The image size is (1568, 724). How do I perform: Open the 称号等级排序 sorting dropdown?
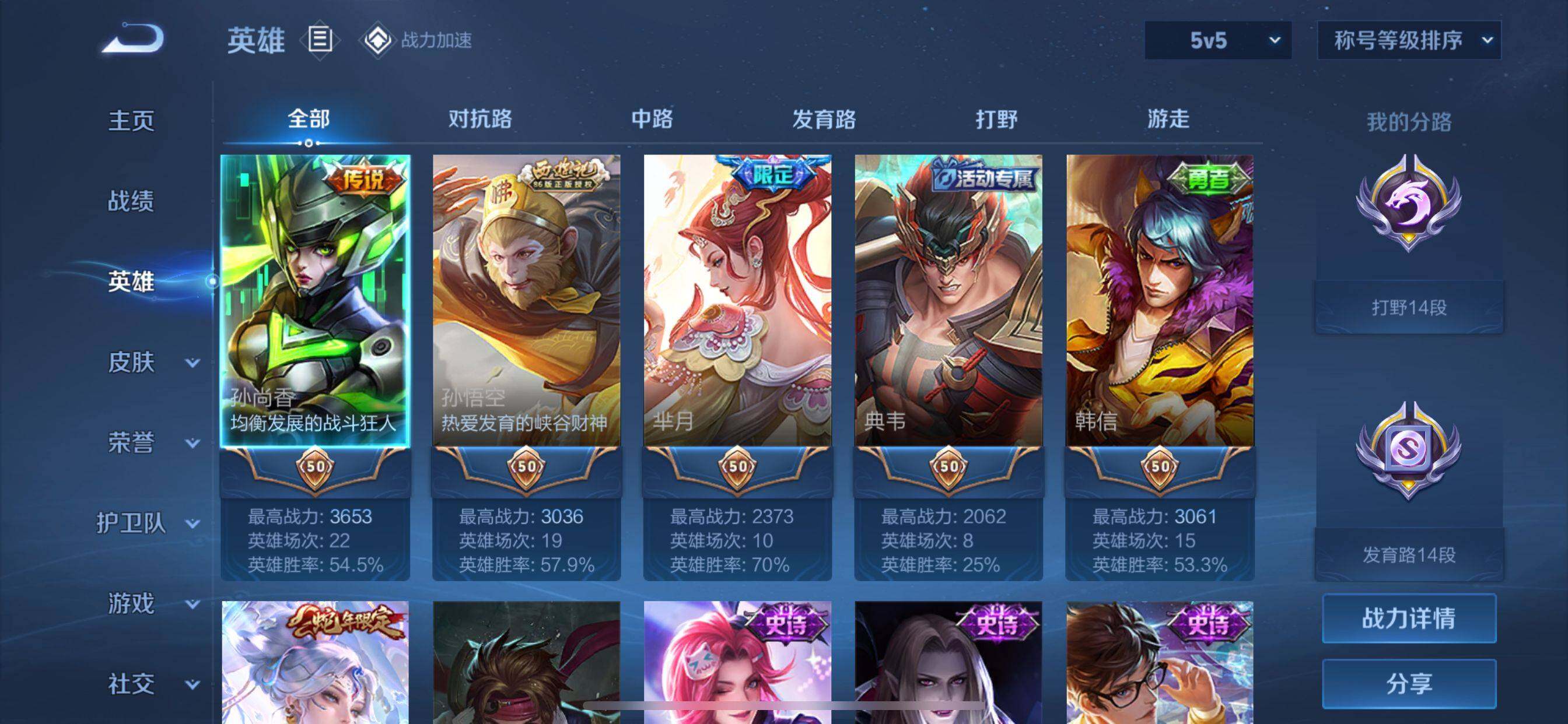point(1409,41)
